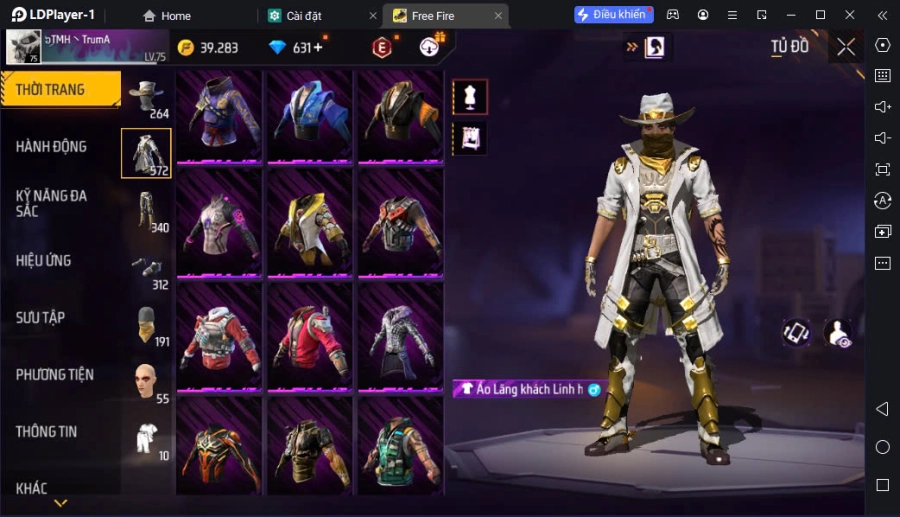900x517 pixels.
Task: Select the Thời Trang category tab
Action: 60,90
